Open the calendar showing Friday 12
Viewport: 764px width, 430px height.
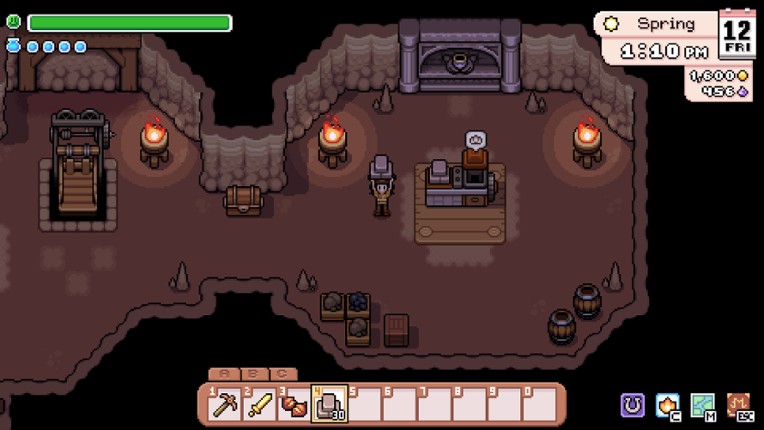coord(737,34)
